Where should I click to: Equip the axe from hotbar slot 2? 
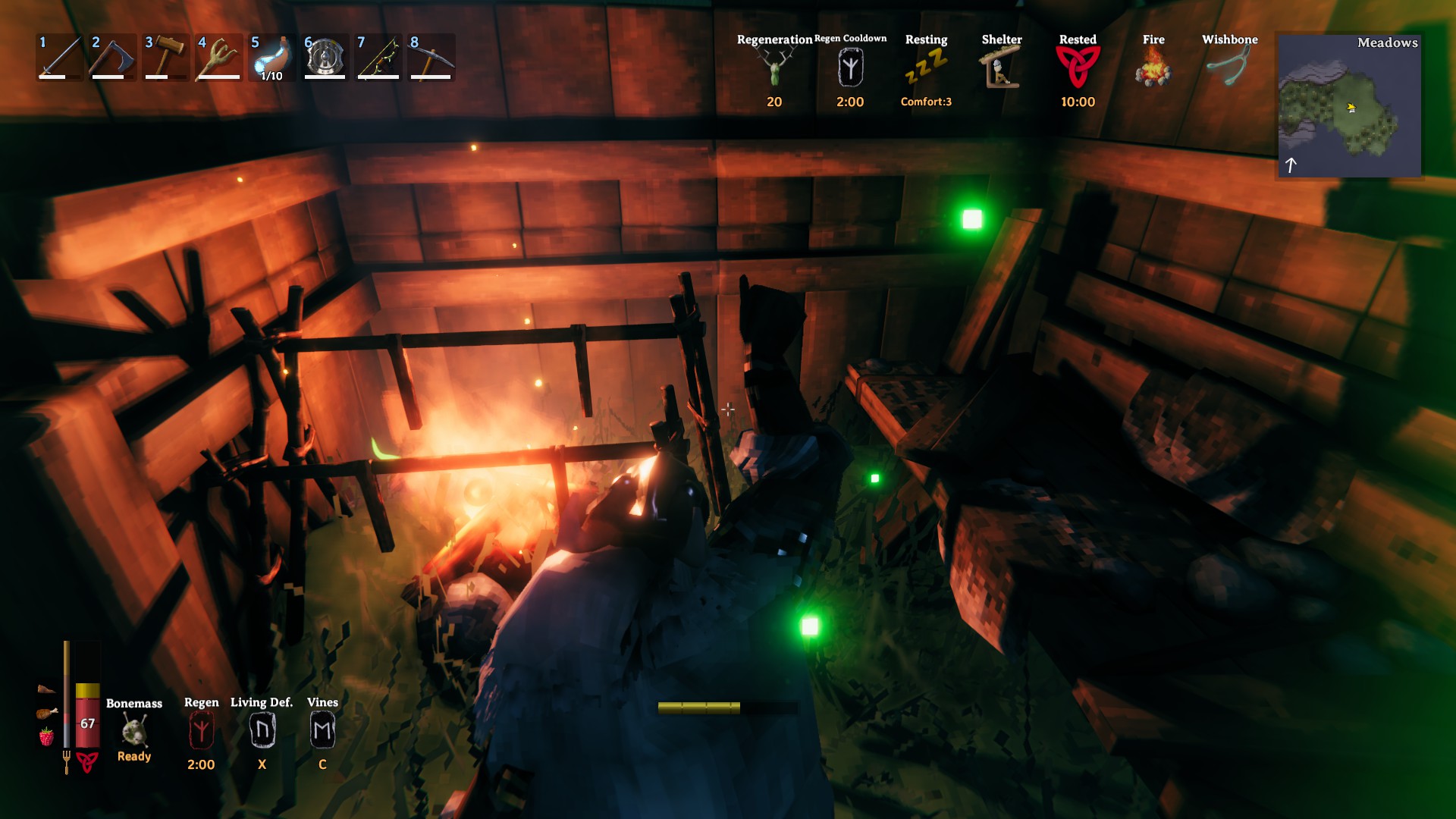click(112, 58)
